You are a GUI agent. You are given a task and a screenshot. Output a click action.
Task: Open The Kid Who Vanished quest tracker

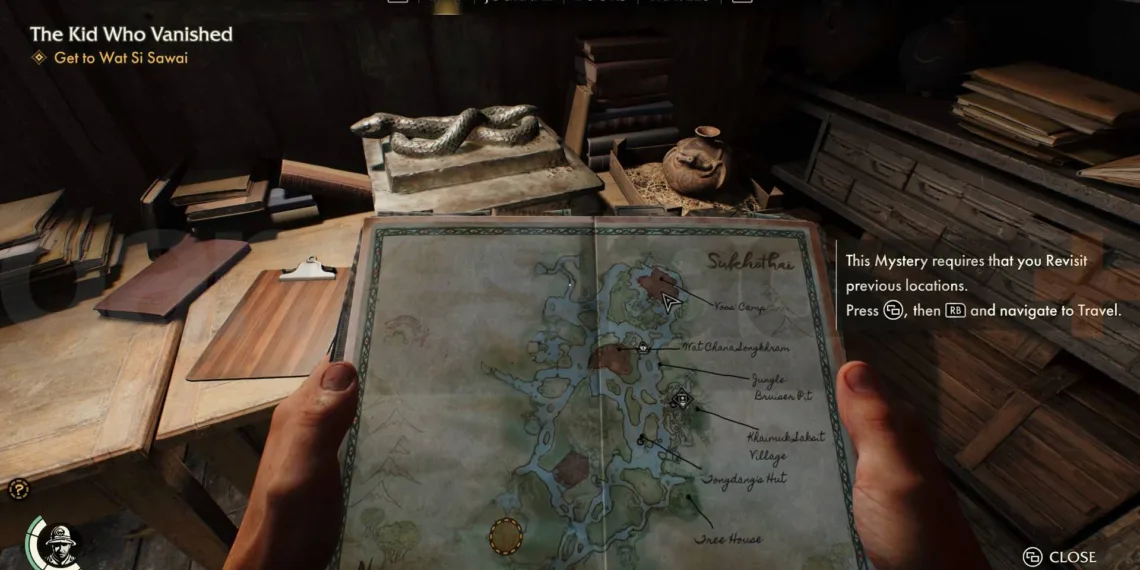pos(131,34)
